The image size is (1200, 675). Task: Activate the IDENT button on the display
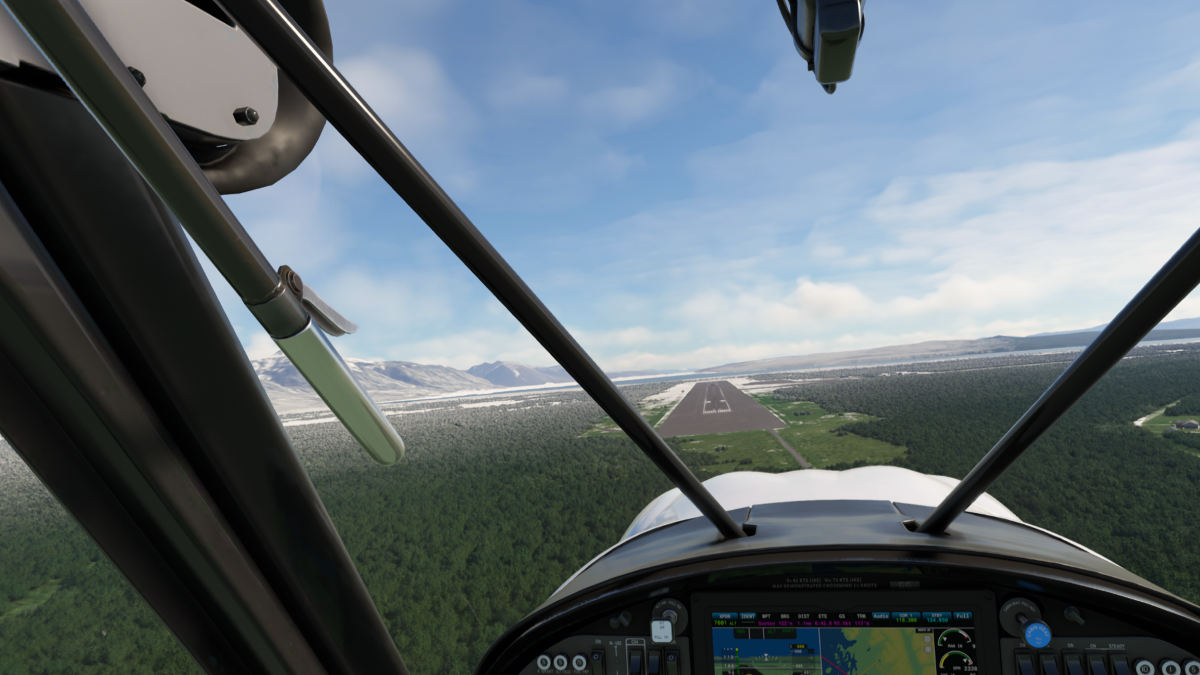(x=747, y=618)
